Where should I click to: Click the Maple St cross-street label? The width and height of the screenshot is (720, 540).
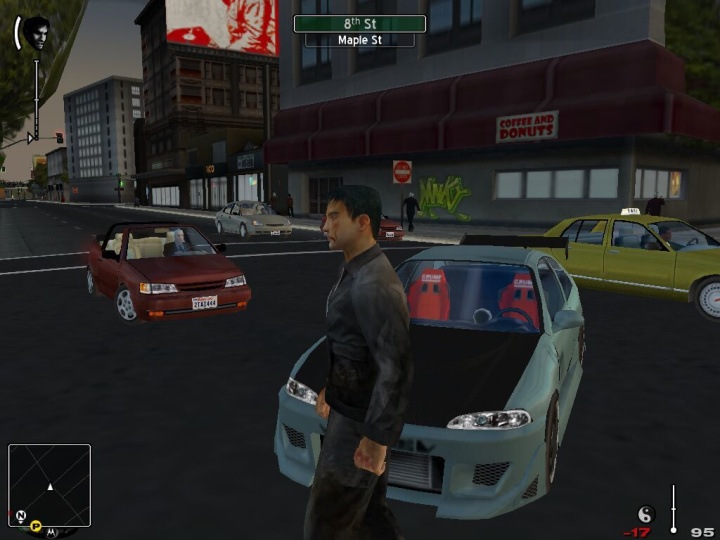coord(359,40)
